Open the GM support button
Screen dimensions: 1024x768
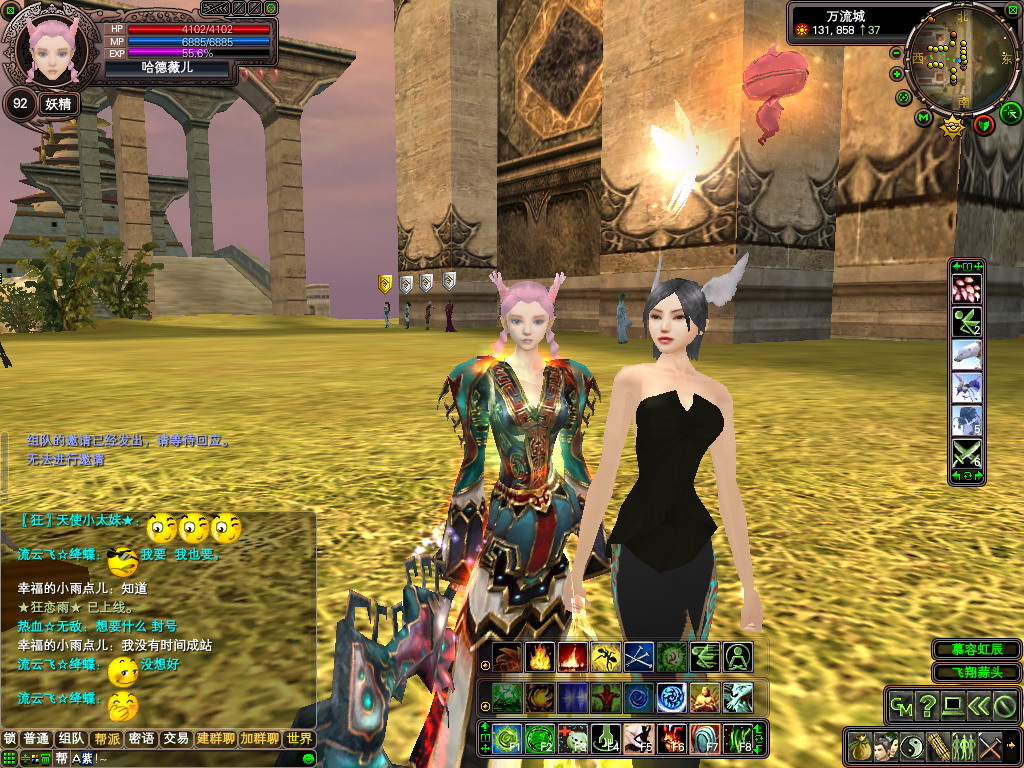(x=902, y=706)
